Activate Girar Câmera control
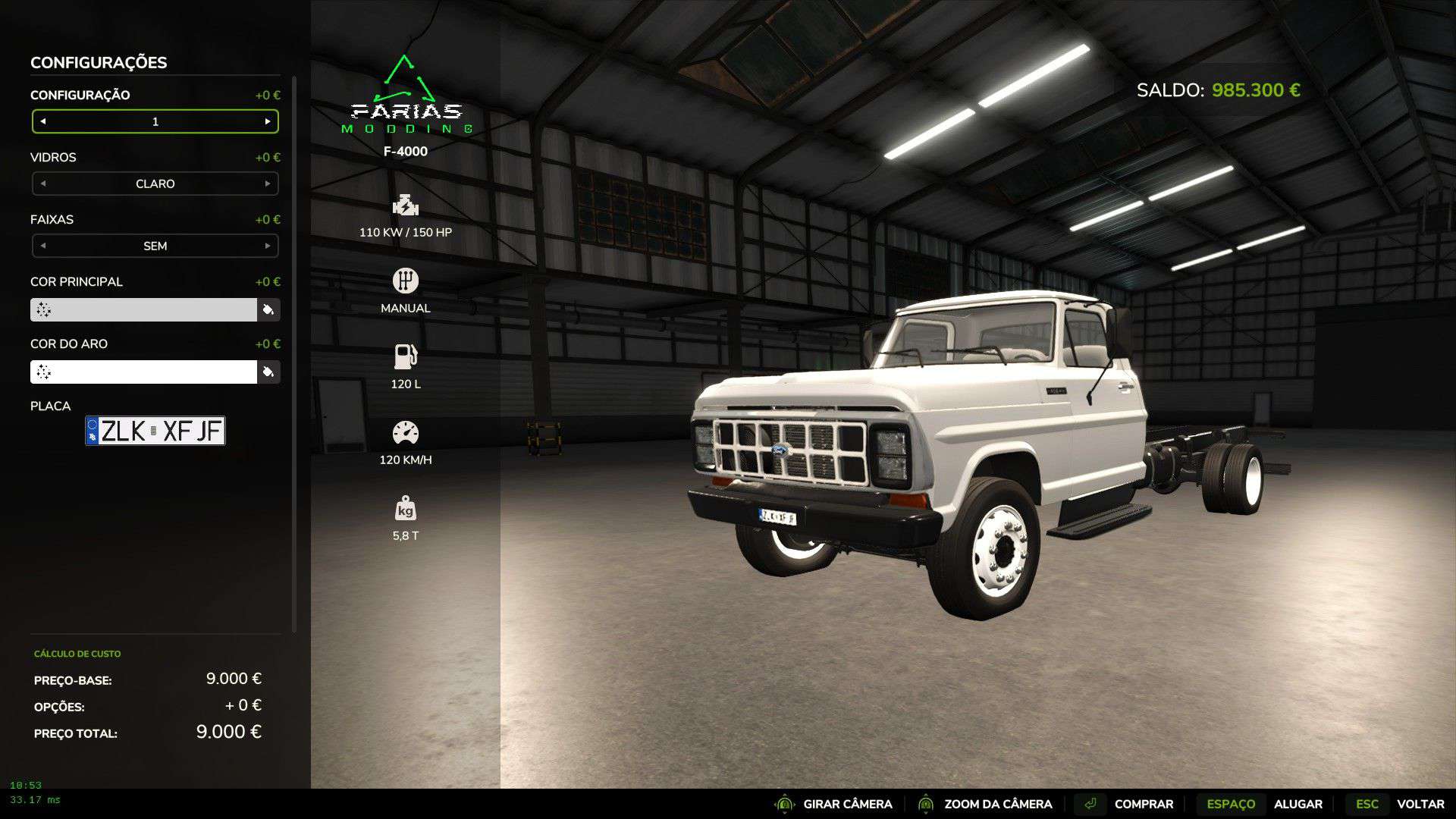Screen dimensions: 1456x819 click(x=834, y=804)
